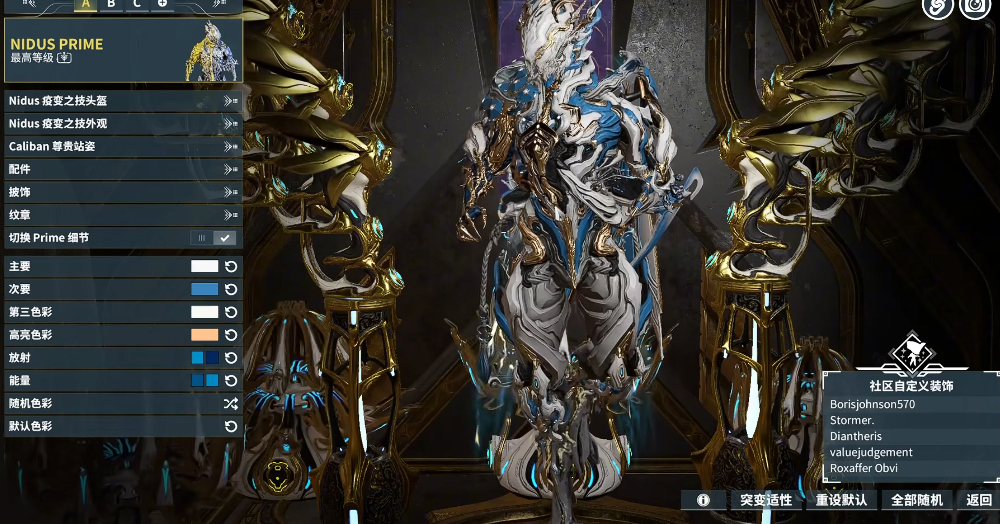The width and height of the screenshot is (1000, 524).
Task: Open the 纹章 sigil menu
Action: coord(122,215)
